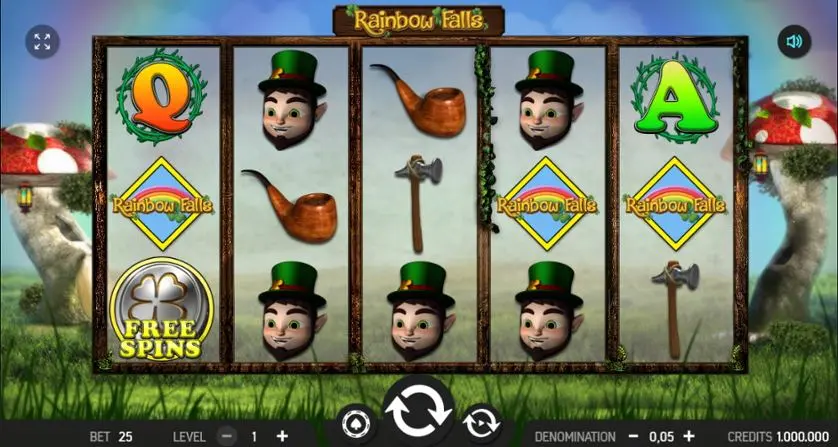The width and height of the screenshot is (838, 447).
Task: Toggle the sound speaker icon
Action: click(x=794, y=42)
